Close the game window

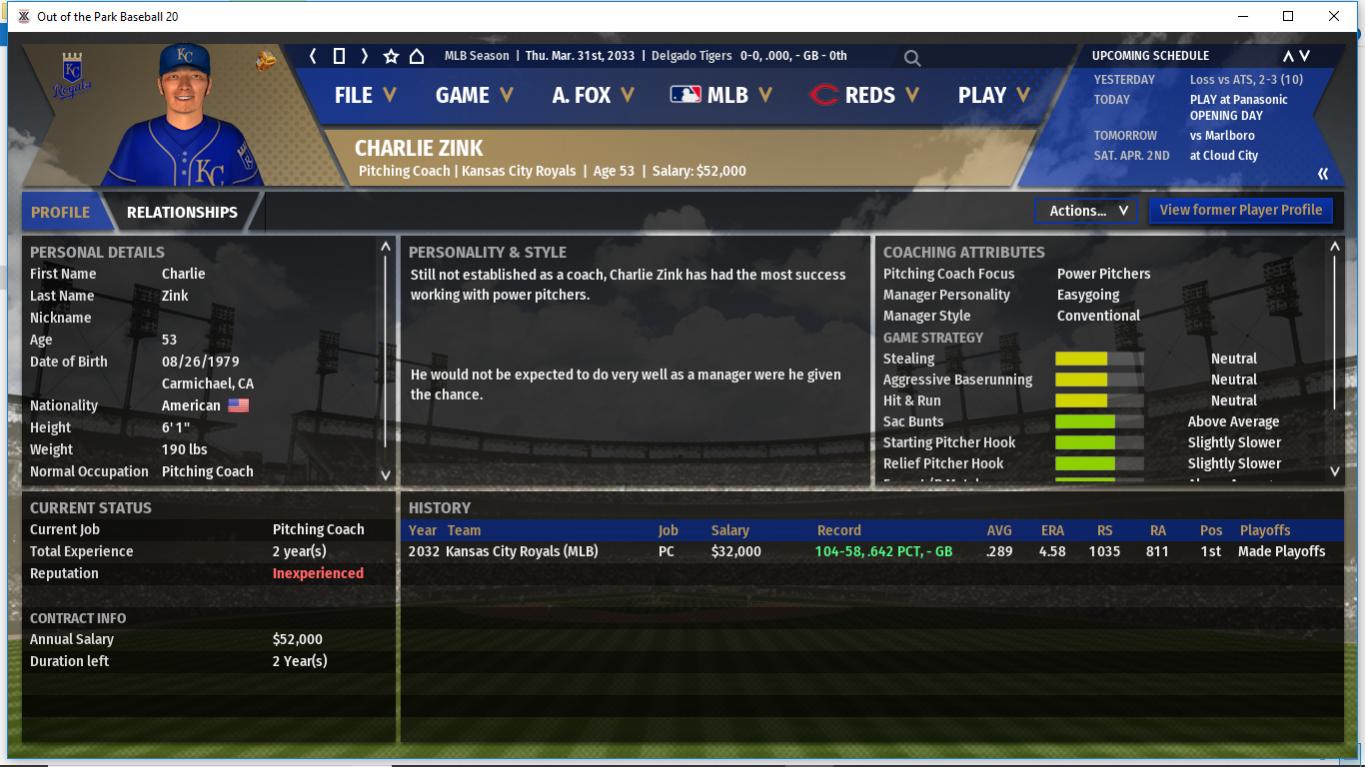1333,16
